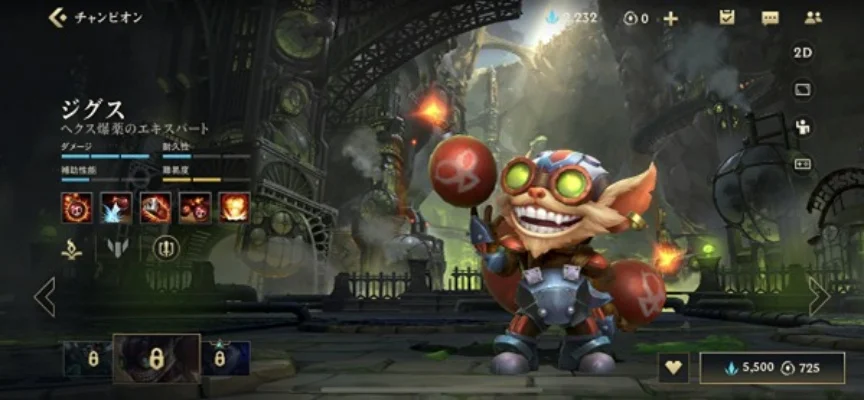The width and height of the screenshot is (864, 400).
Task: Switch to the previous champion with left arrow
Action: coord(44,296)
